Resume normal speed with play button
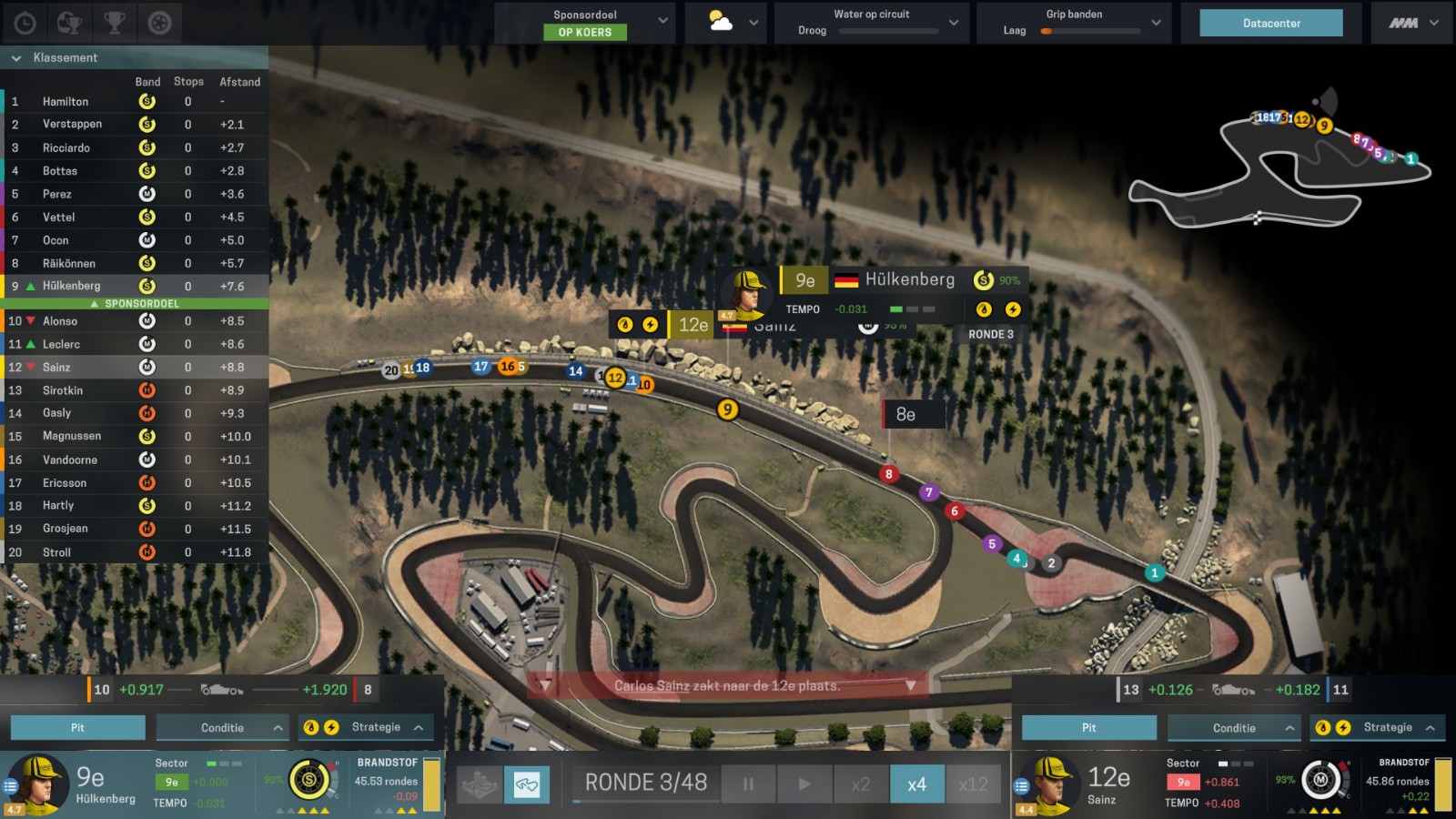The width and height of the screenshot is (1456, 819). click(804, 784)
